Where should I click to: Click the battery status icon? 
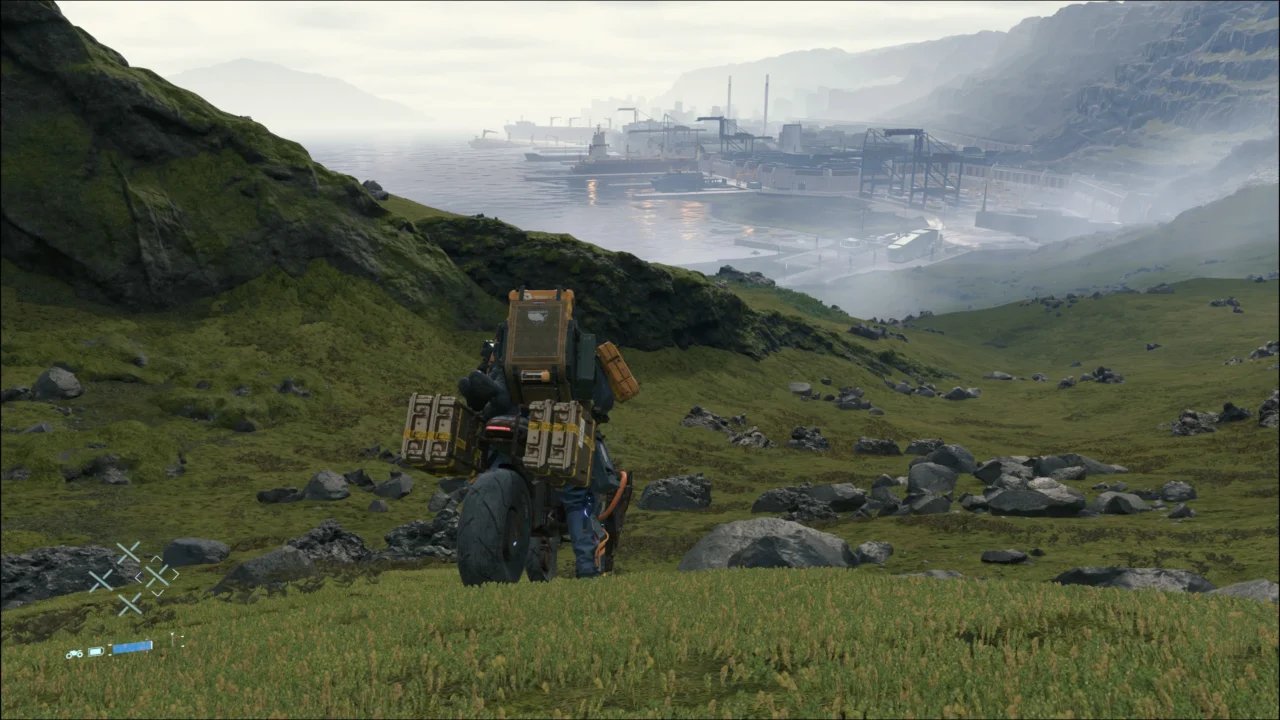[x=96, y=651]
